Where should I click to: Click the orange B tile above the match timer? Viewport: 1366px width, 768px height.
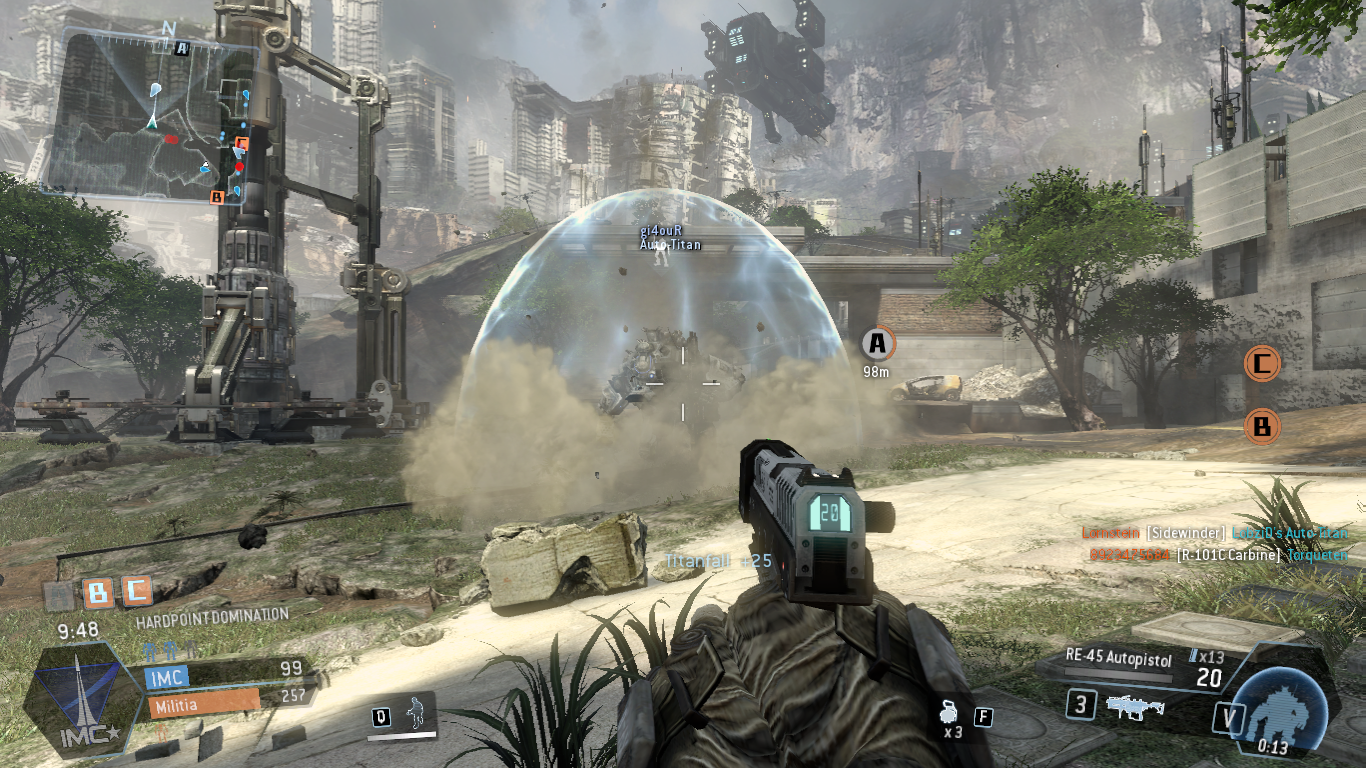pos(98,593)
